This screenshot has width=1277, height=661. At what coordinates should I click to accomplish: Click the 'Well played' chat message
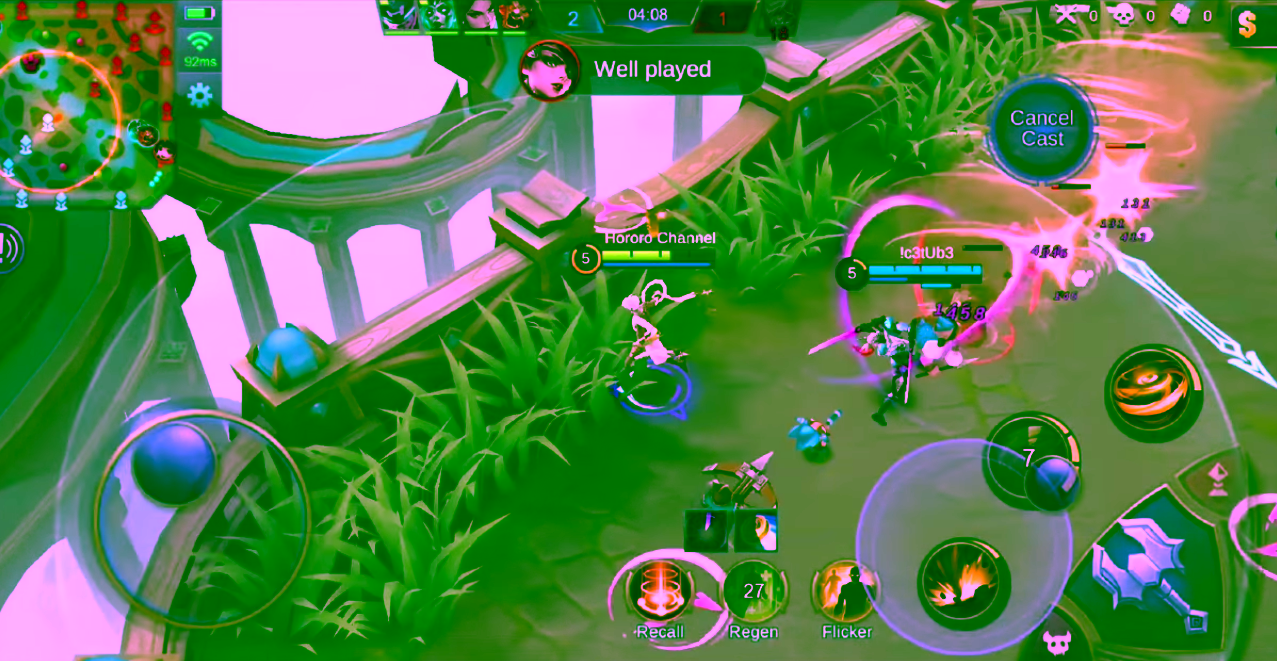point(652,70)
